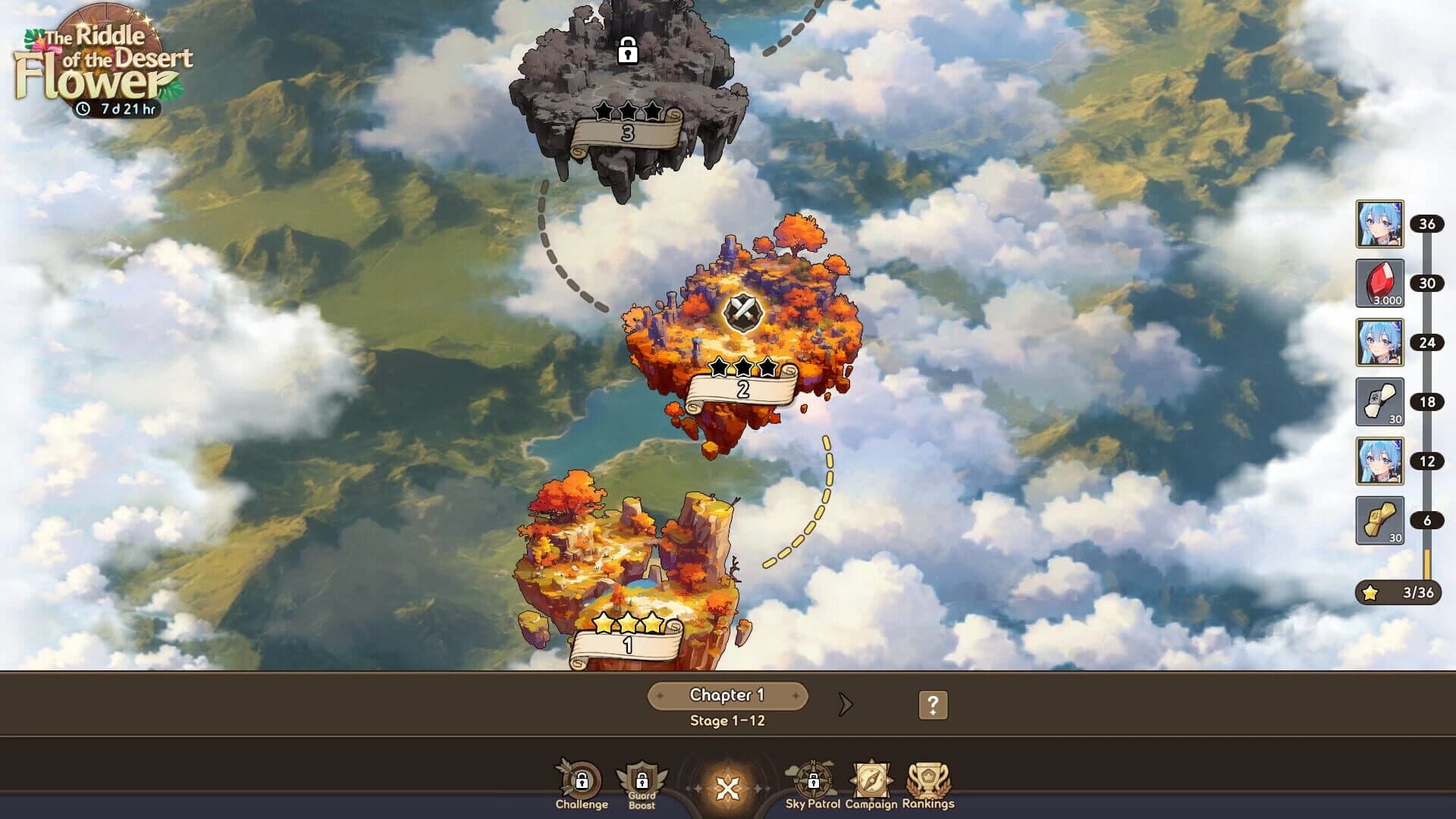
Task: Open the bandage item reward at 18 stars
Action: point(1381,400)
